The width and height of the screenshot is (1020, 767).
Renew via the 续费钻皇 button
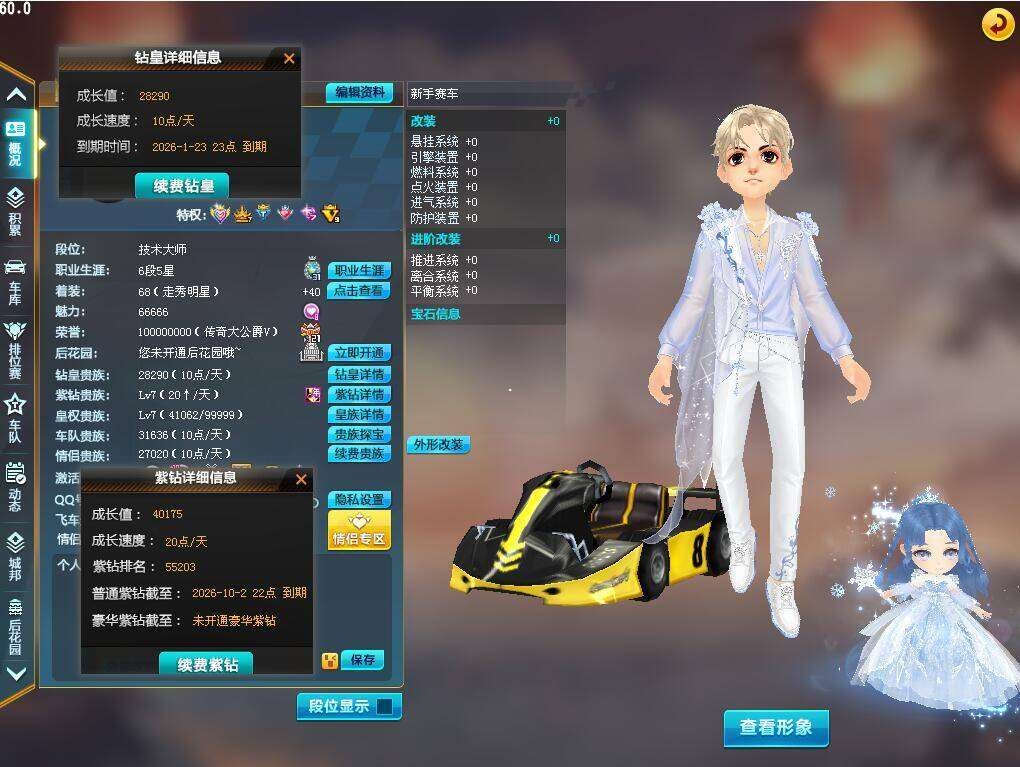[182, 186]
